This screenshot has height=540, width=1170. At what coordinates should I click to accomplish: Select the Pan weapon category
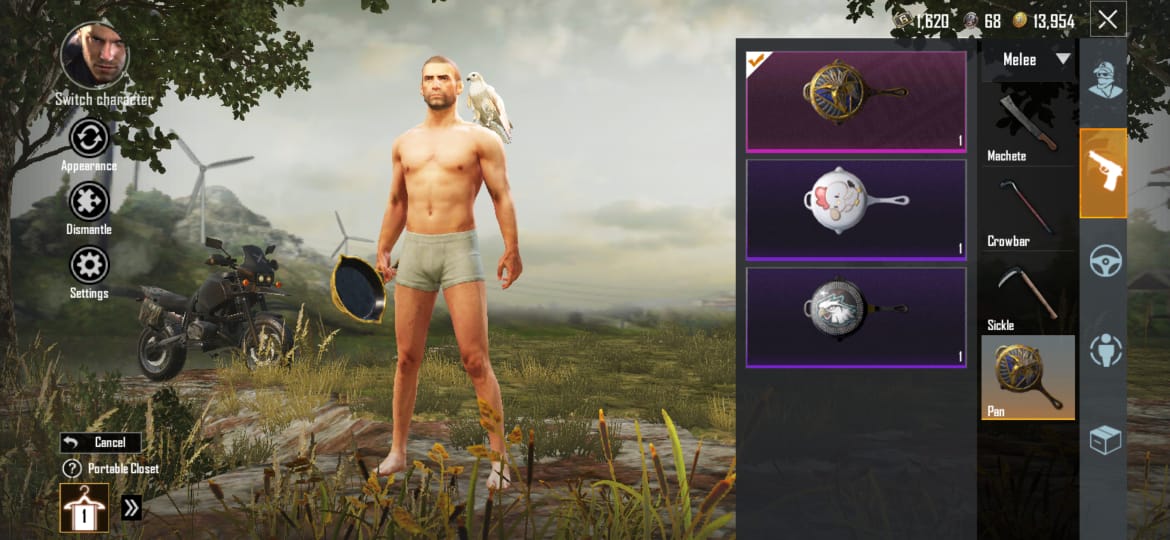1028,377
